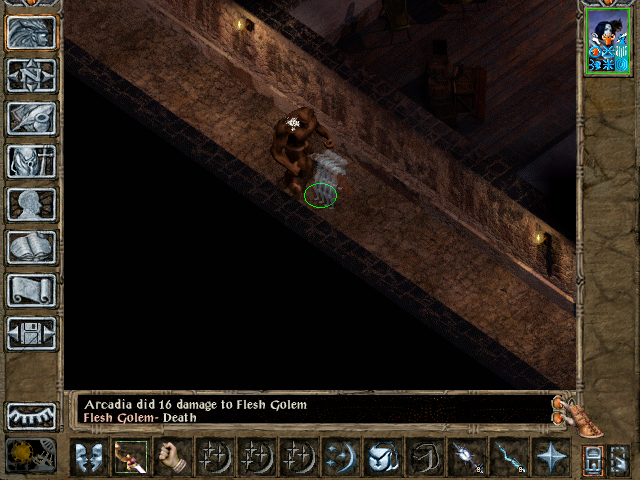Open the area map with the compass button
The height and width of the screenshot is (480, 640).
tap(31, 75)
